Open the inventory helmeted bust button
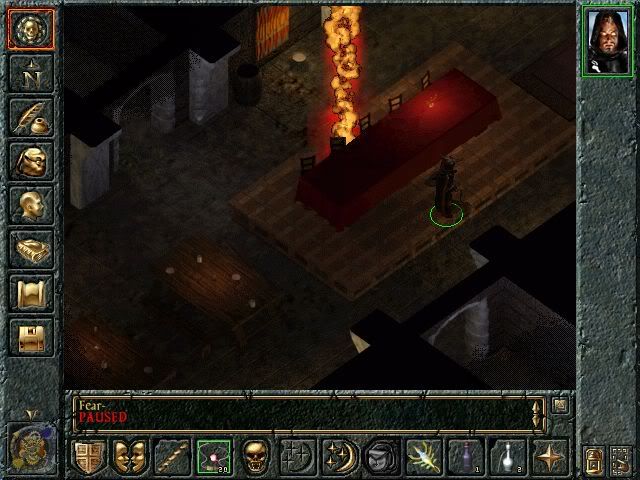Viewport: 640px width, 480px height. click(x=30, y=161)
